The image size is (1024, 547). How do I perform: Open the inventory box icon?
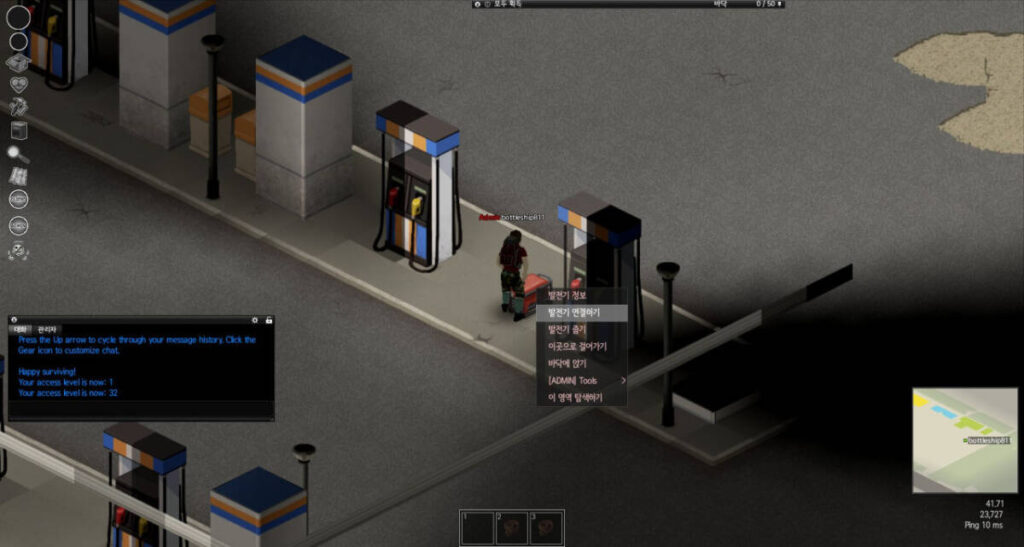click(19, 63)
